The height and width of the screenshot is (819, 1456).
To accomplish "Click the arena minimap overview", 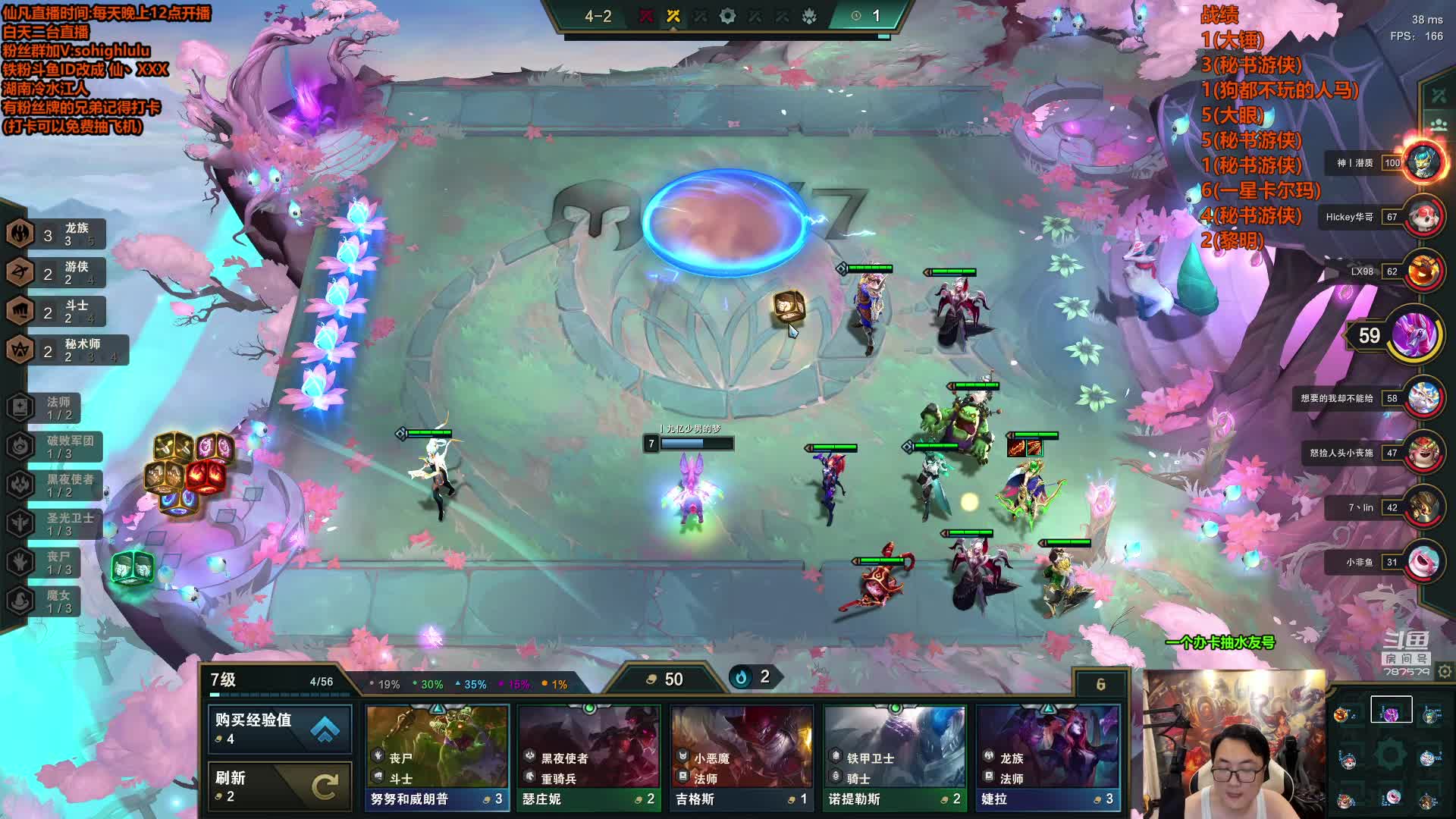I will coord(1389,755).
